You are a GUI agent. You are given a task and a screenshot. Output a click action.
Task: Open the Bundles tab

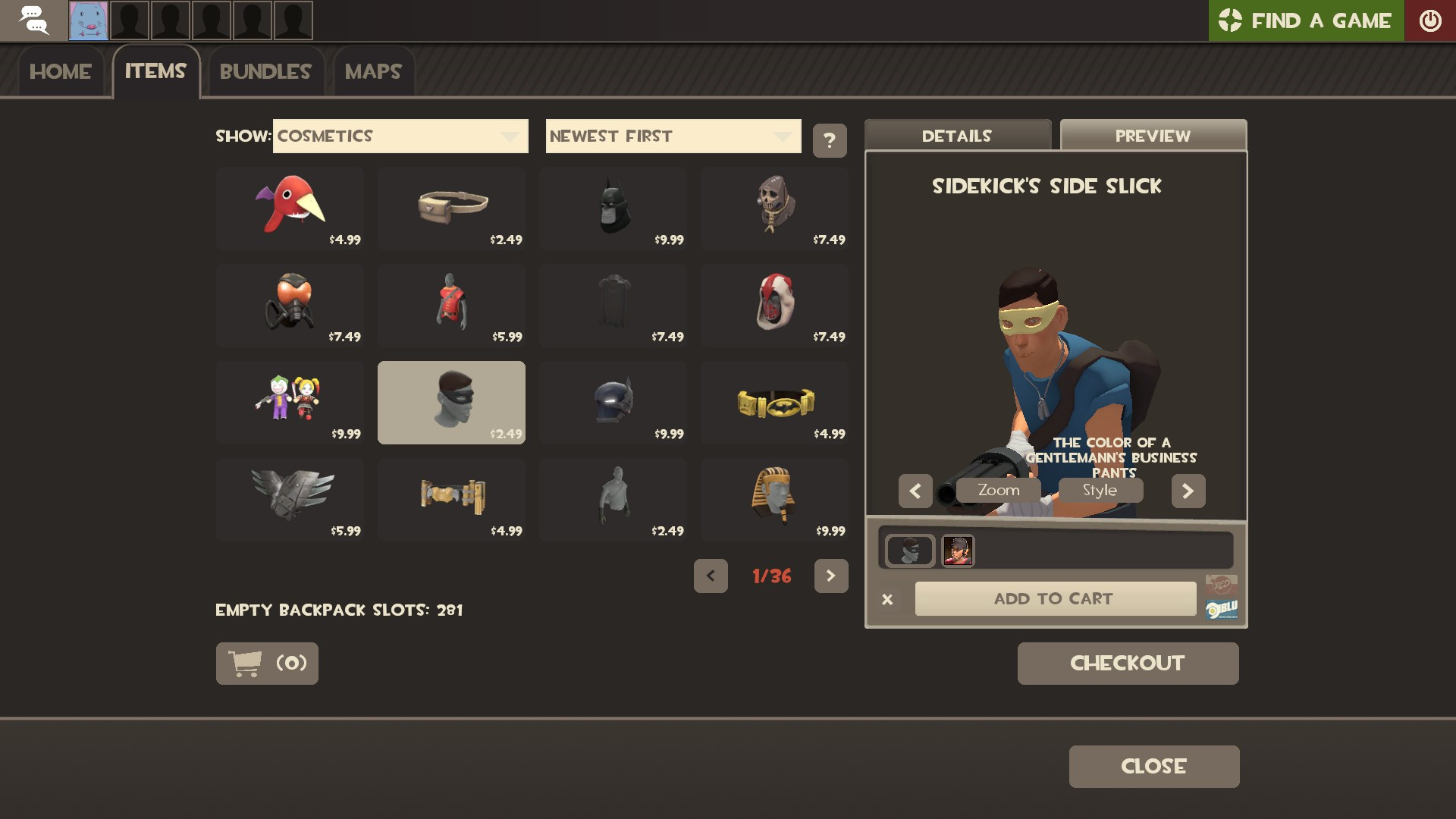(x=265, y=71)
